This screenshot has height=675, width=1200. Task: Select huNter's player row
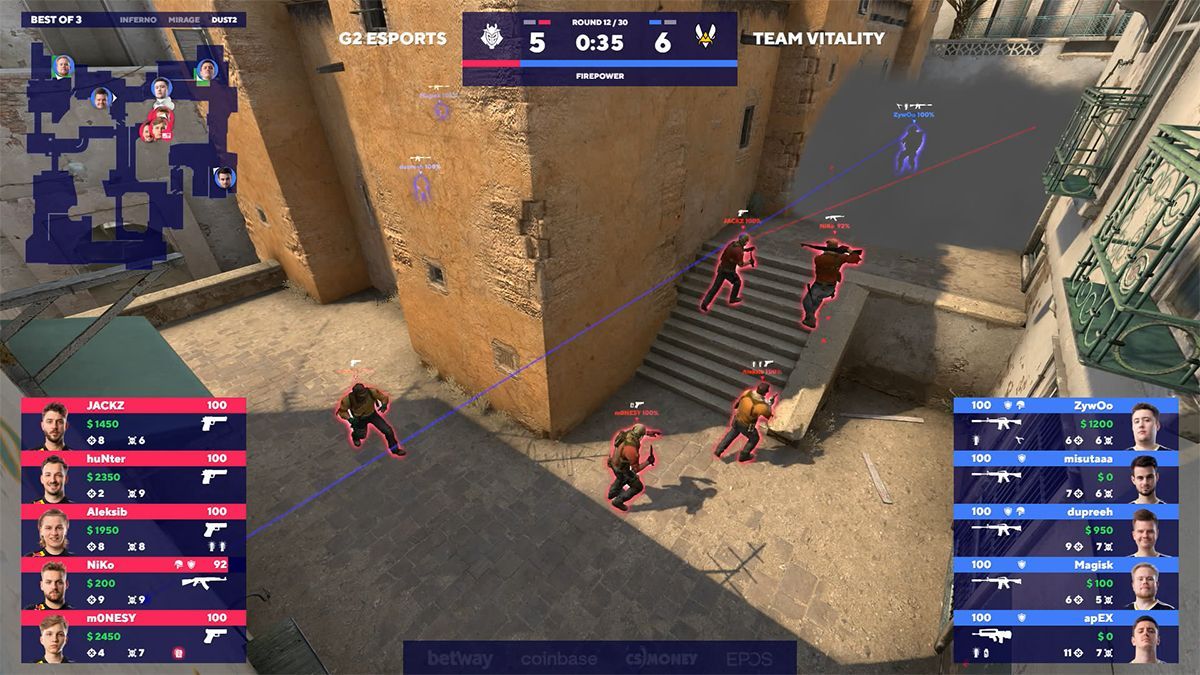pos(133,477)
